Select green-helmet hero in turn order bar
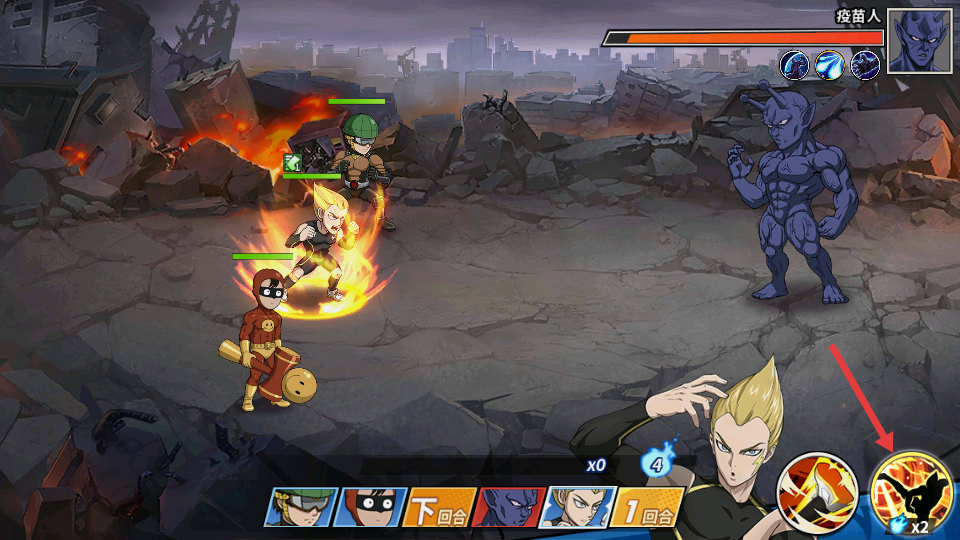 coord(298,507)
